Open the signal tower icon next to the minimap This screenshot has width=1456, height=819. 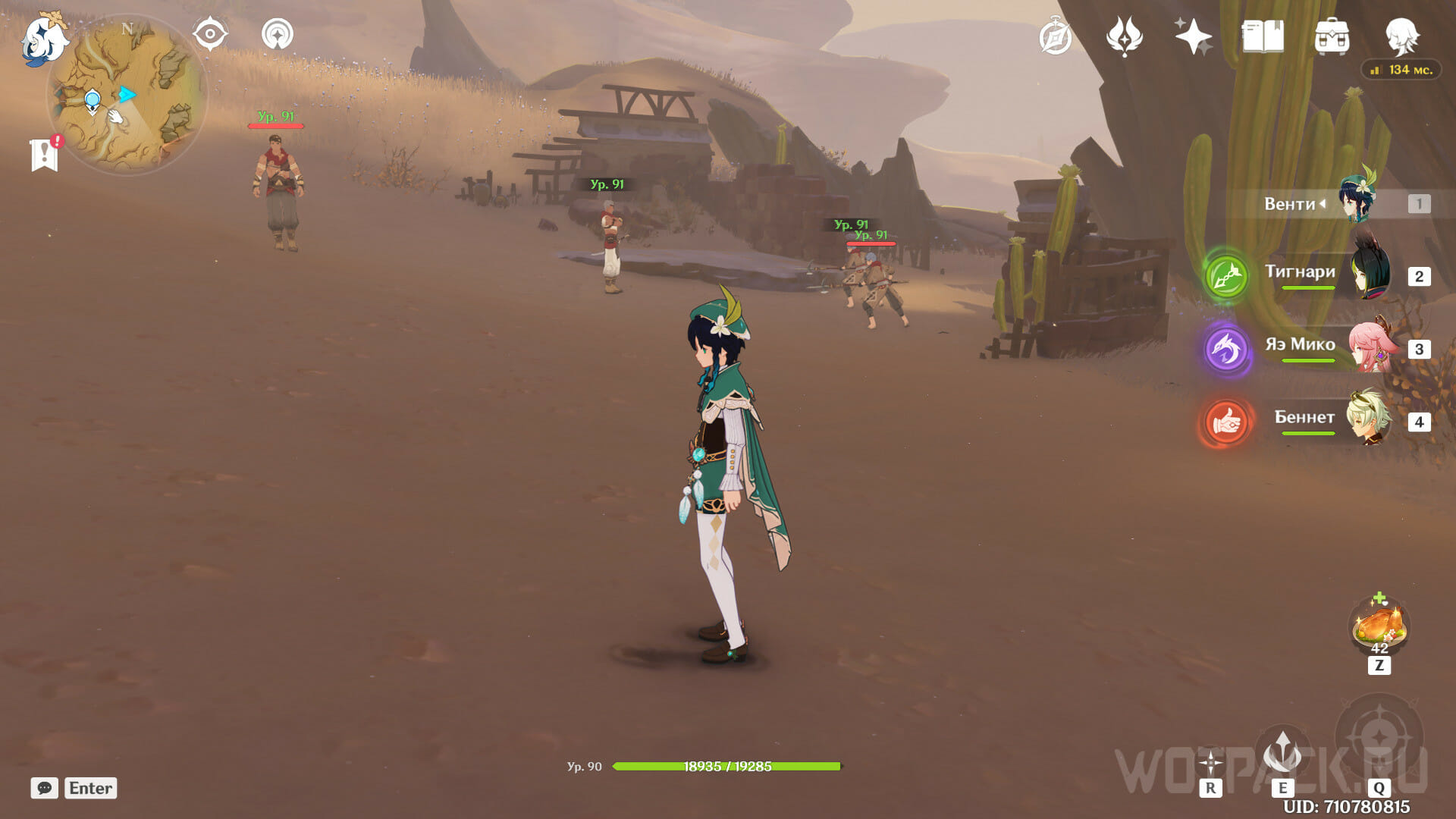pyautogui.click(x=278, y=34)
